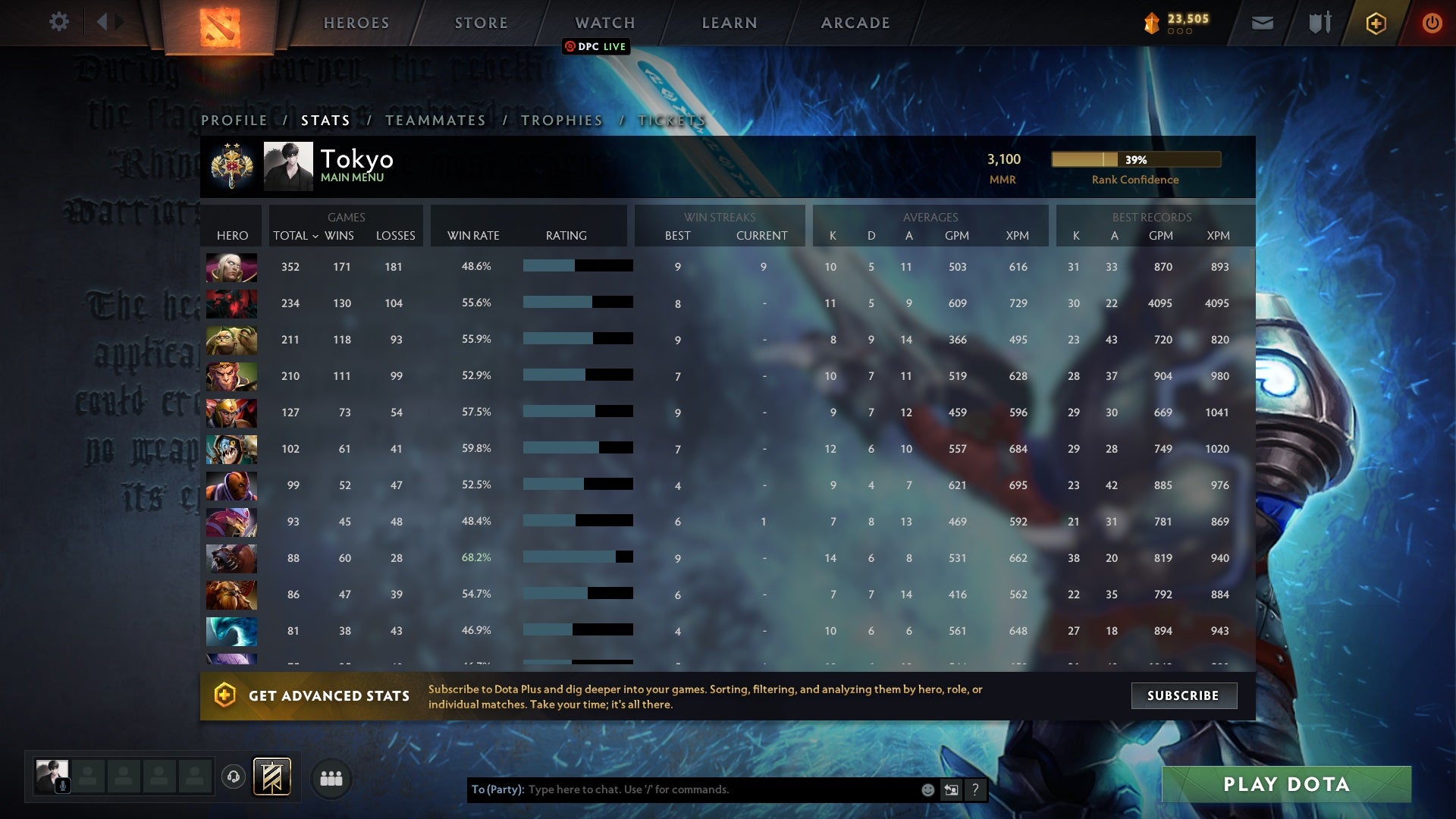This screenshot has height=819, width=1456.
Task: View your guild banner icon
Action: point(271,777)
